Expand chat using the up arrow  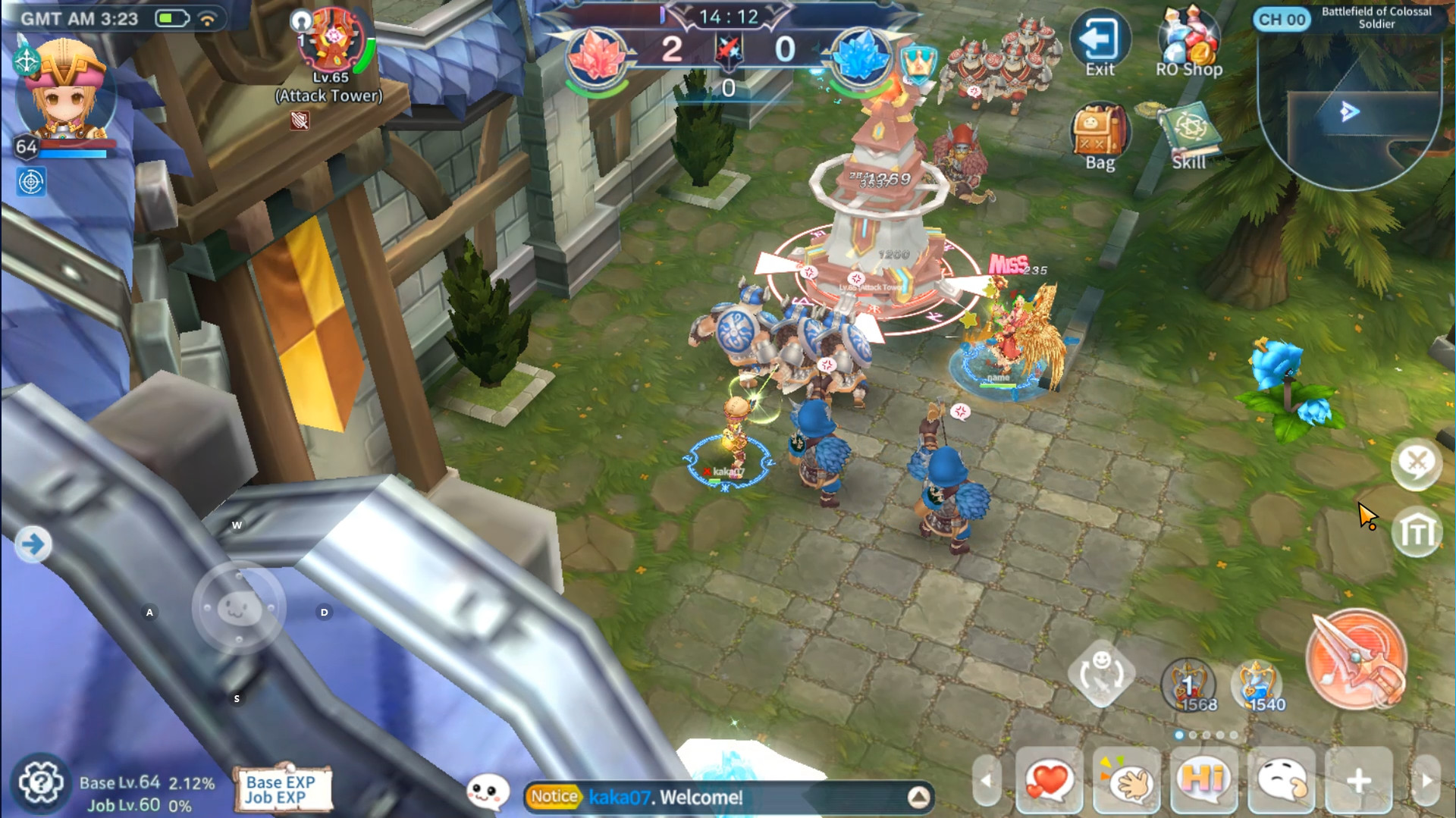tap(919, 797)
